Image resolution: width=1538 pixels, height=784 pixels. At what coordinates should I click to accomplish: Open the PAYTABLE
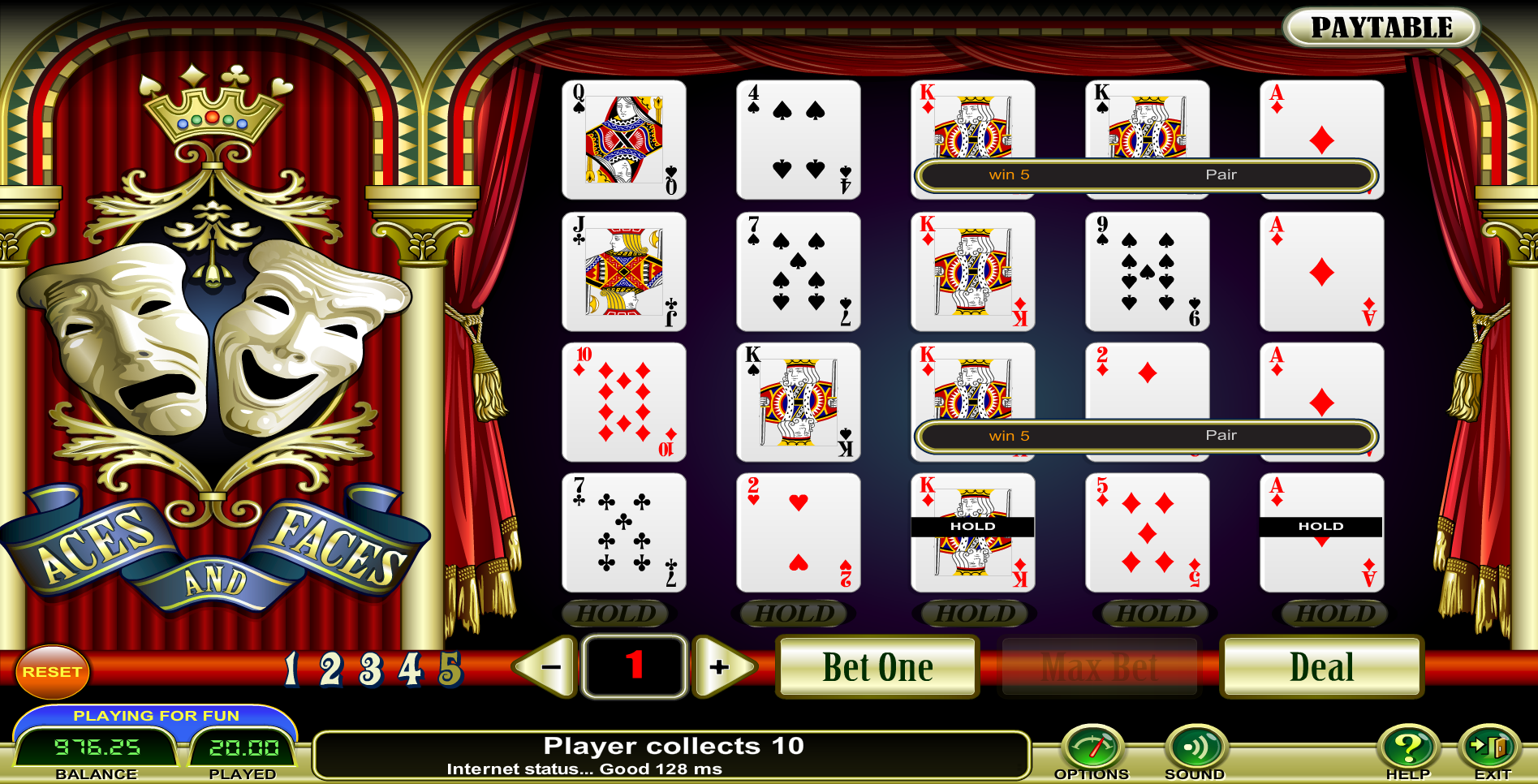point(1381,28)
